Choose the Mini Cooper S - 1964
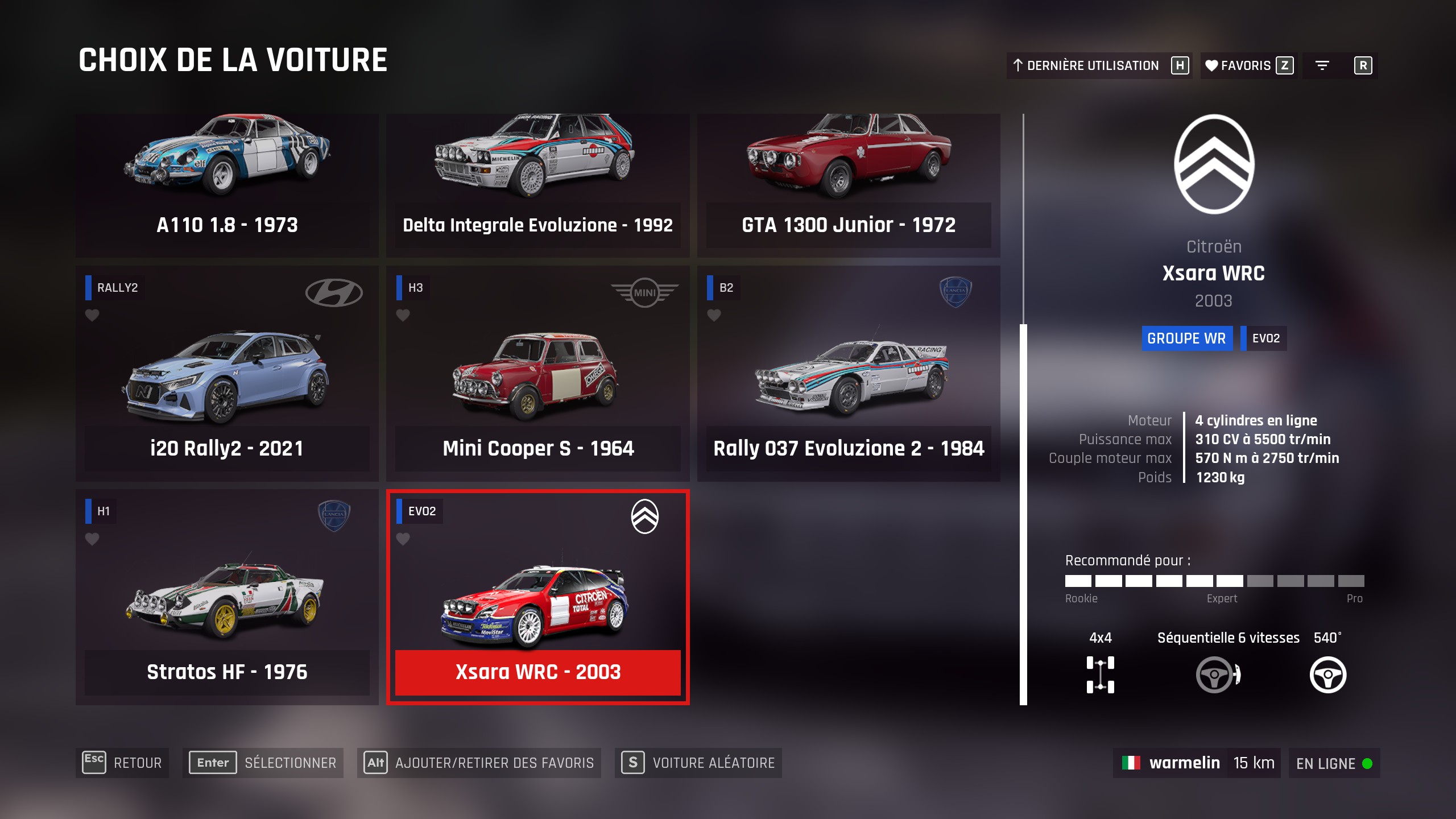The image size is (1456, 819). point(537,375)
